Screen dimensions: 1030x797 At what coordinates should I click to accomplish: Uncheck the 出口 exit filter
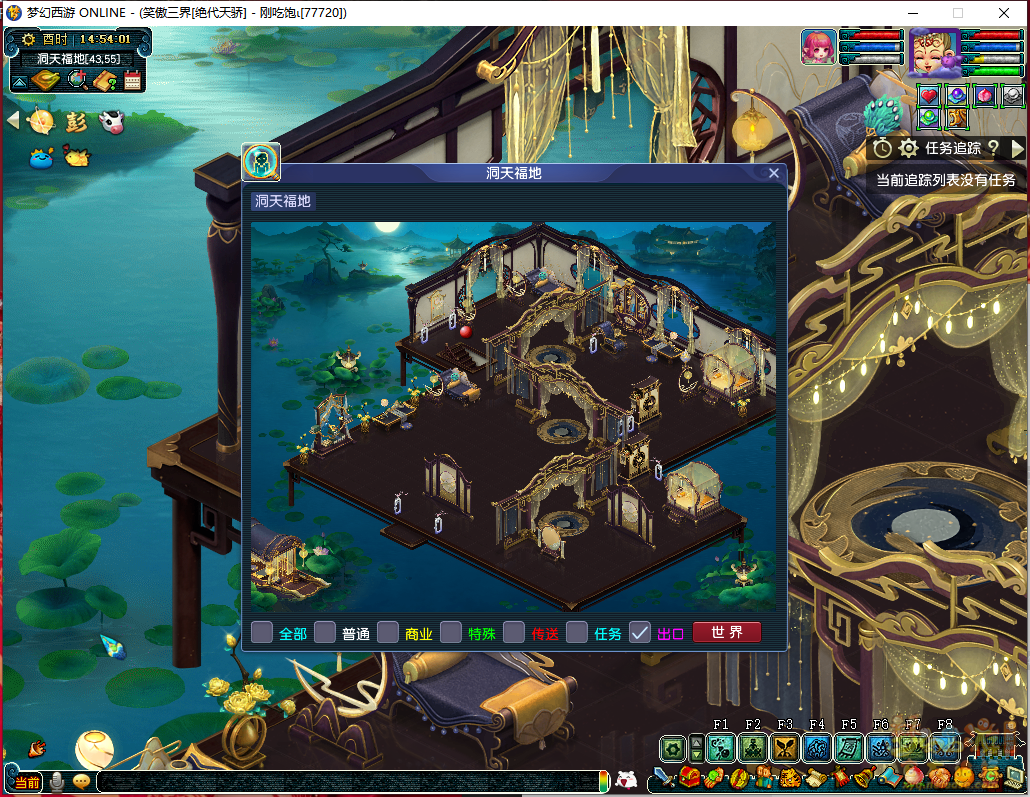coord(640,633)
